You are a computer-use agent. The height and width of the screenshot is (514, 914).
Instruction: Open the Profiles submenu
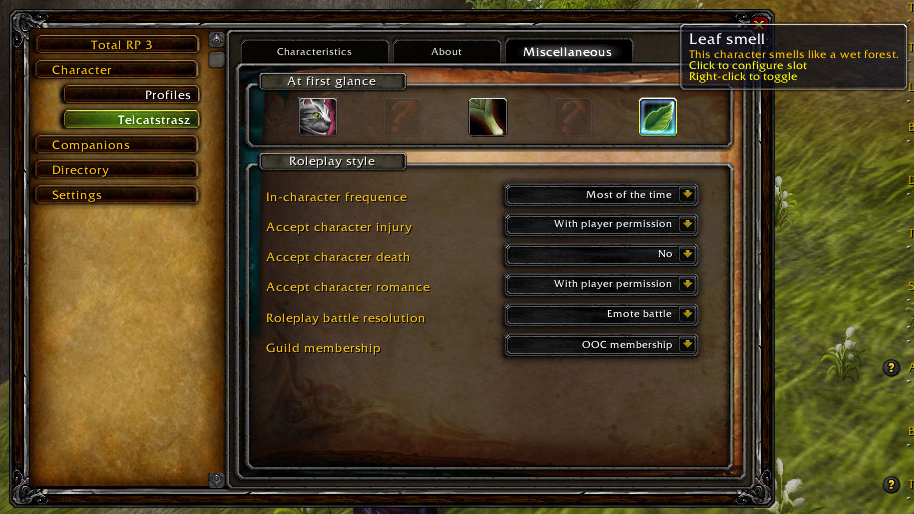(x=130, y=95)
